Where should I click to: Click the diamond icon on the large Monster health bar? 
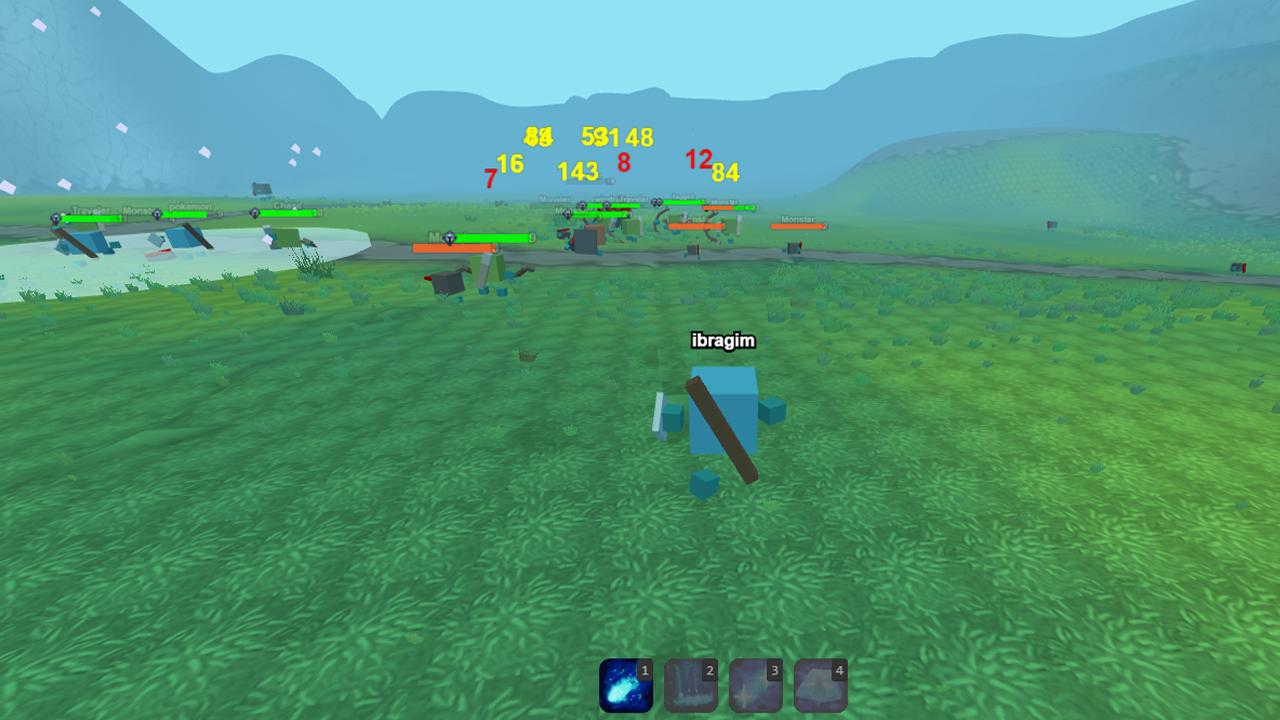[x=449, y=237]
